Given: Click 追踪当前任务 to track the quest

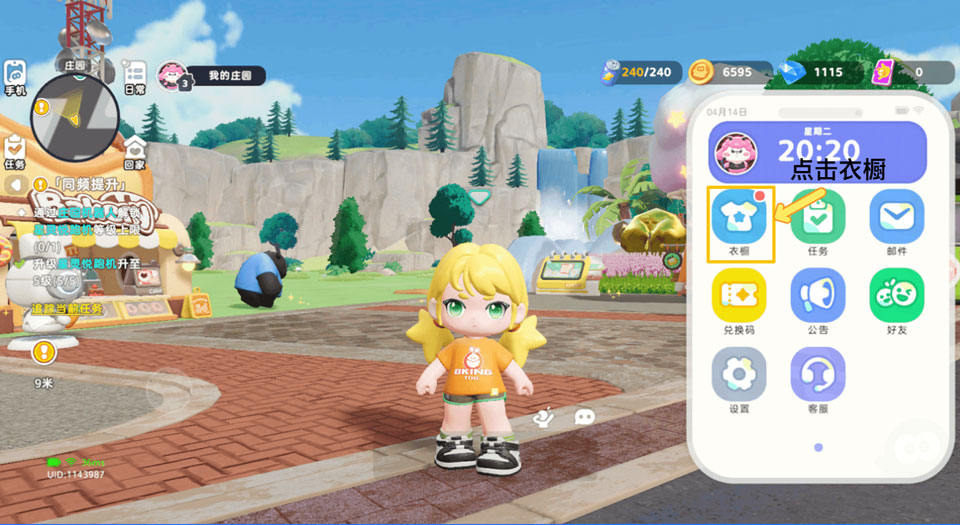Looking at the screenshot, I should point(67,309).
